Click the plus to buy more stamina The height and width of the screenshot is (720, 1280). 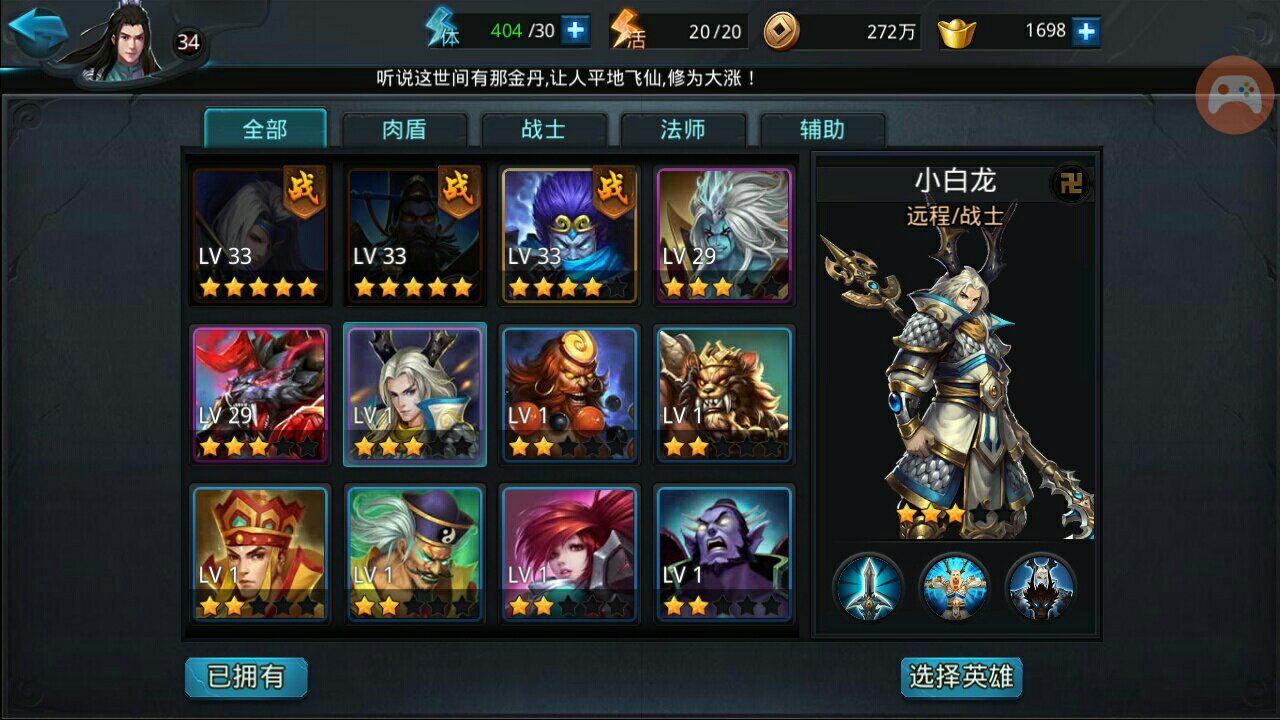(x=572, y=30)
